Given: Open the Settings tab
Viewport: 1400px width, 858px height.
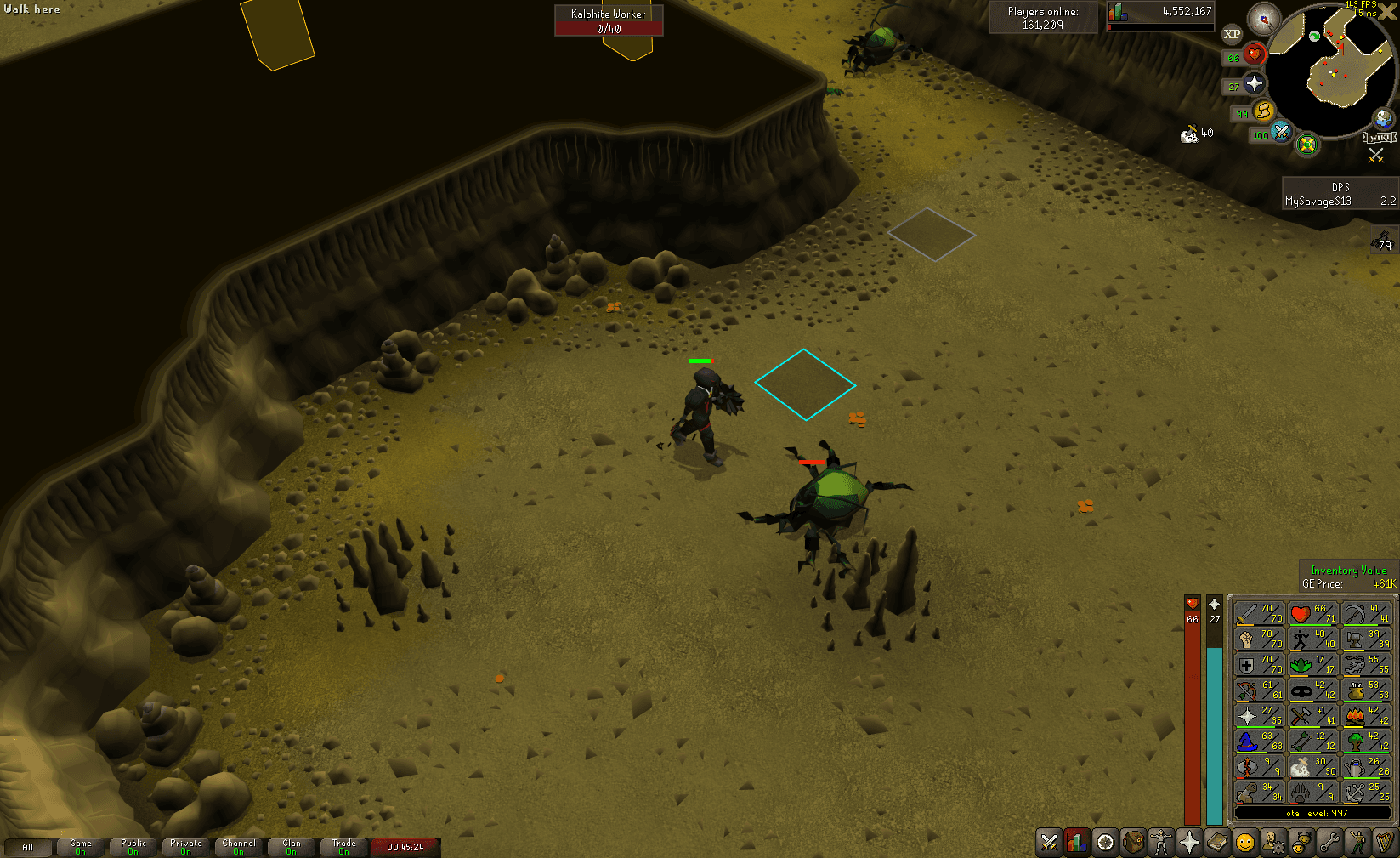Looking at the screenshot, I should click(x=1329, y=844).
